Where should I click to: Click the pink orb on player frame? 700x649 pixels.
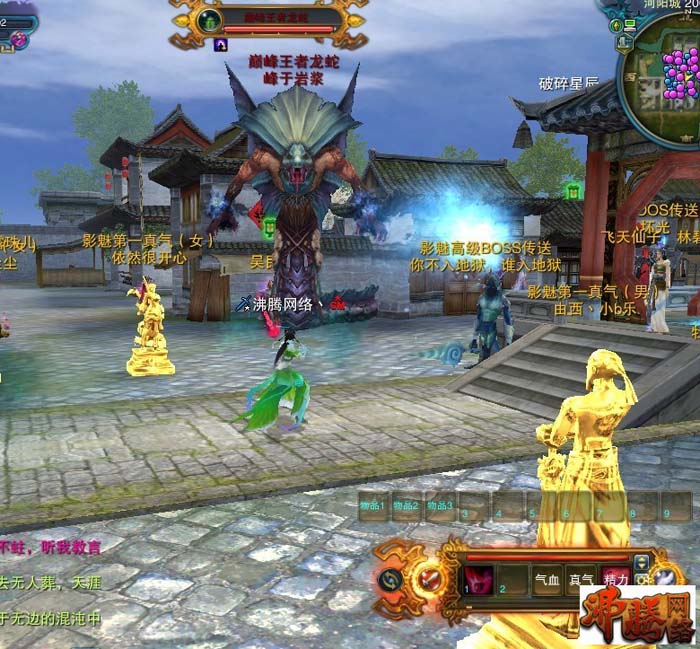[x=18, y=40]
